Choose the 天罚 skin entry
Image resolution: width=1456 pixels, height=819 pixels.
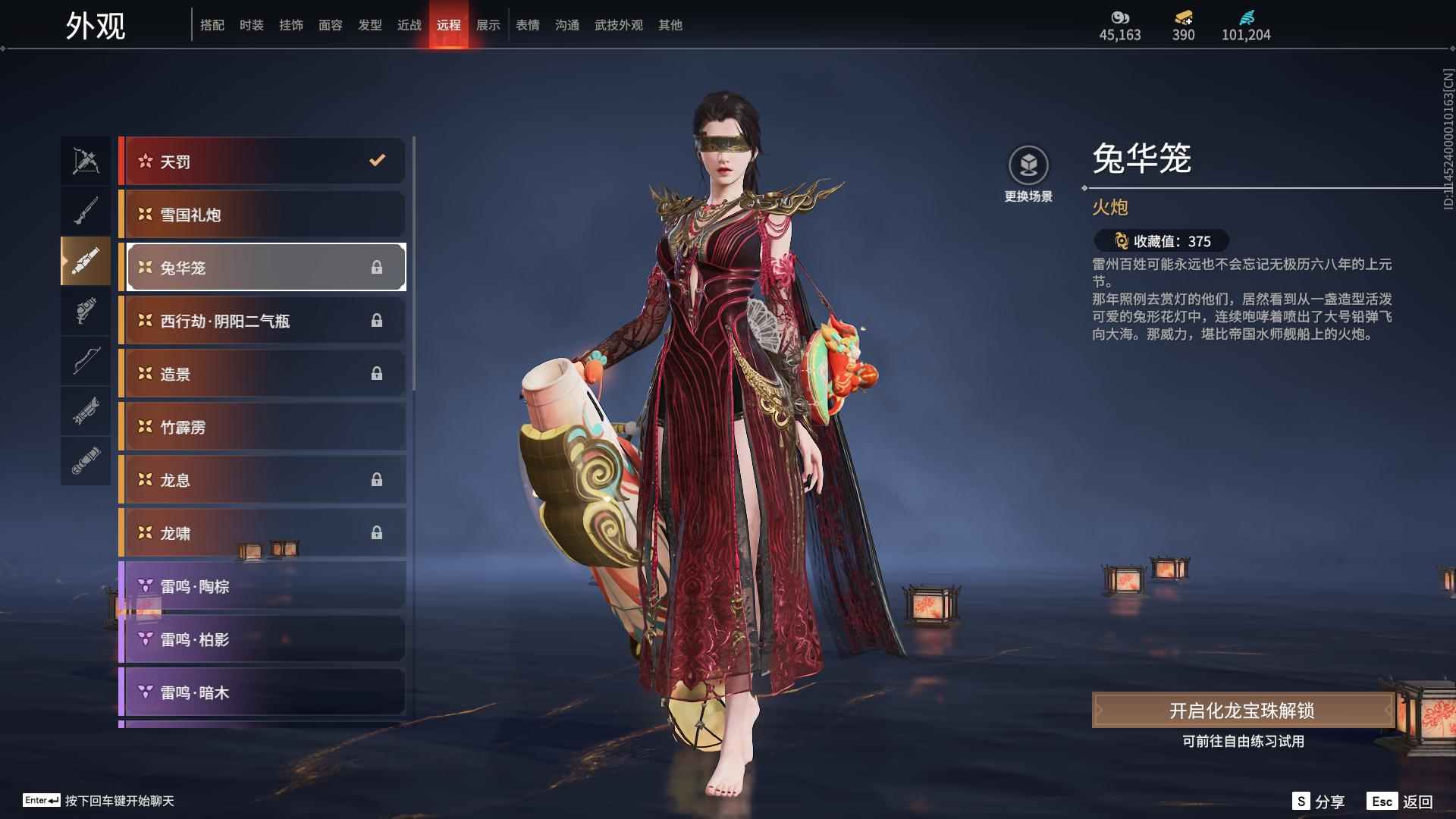click(262, 161)
